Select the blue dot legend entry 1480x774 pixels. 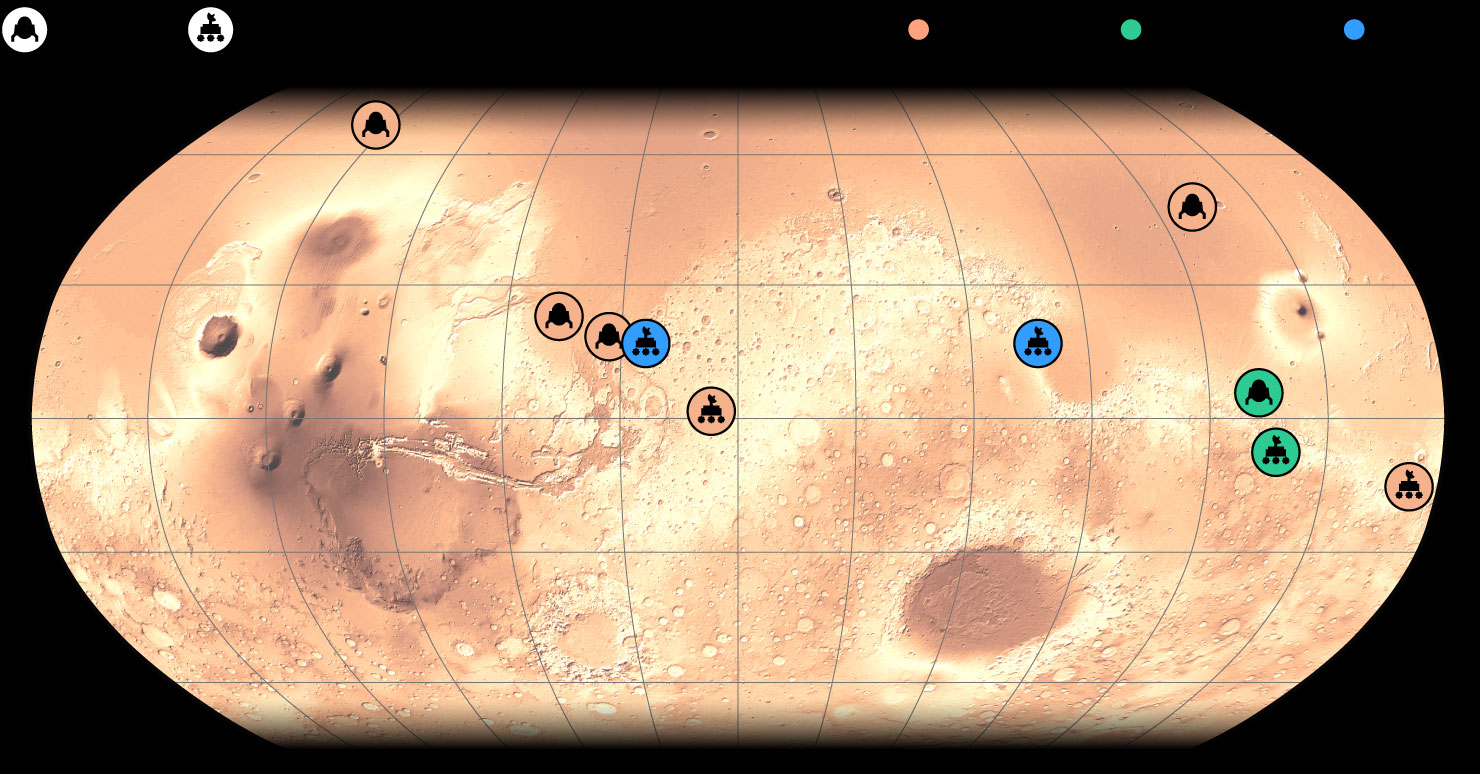(1354, 30)
